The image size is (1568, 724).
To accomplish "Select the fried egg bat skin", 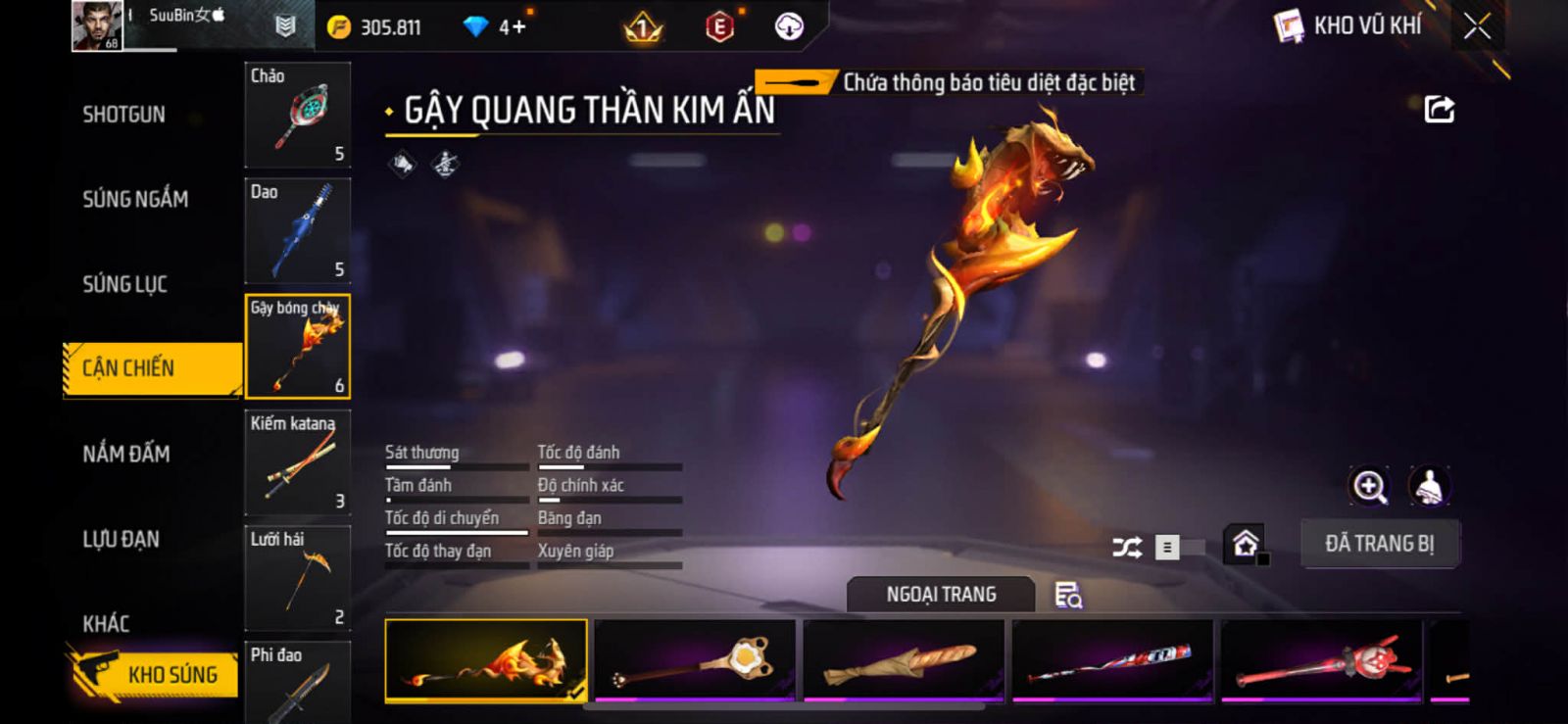I will pos(695,660).
